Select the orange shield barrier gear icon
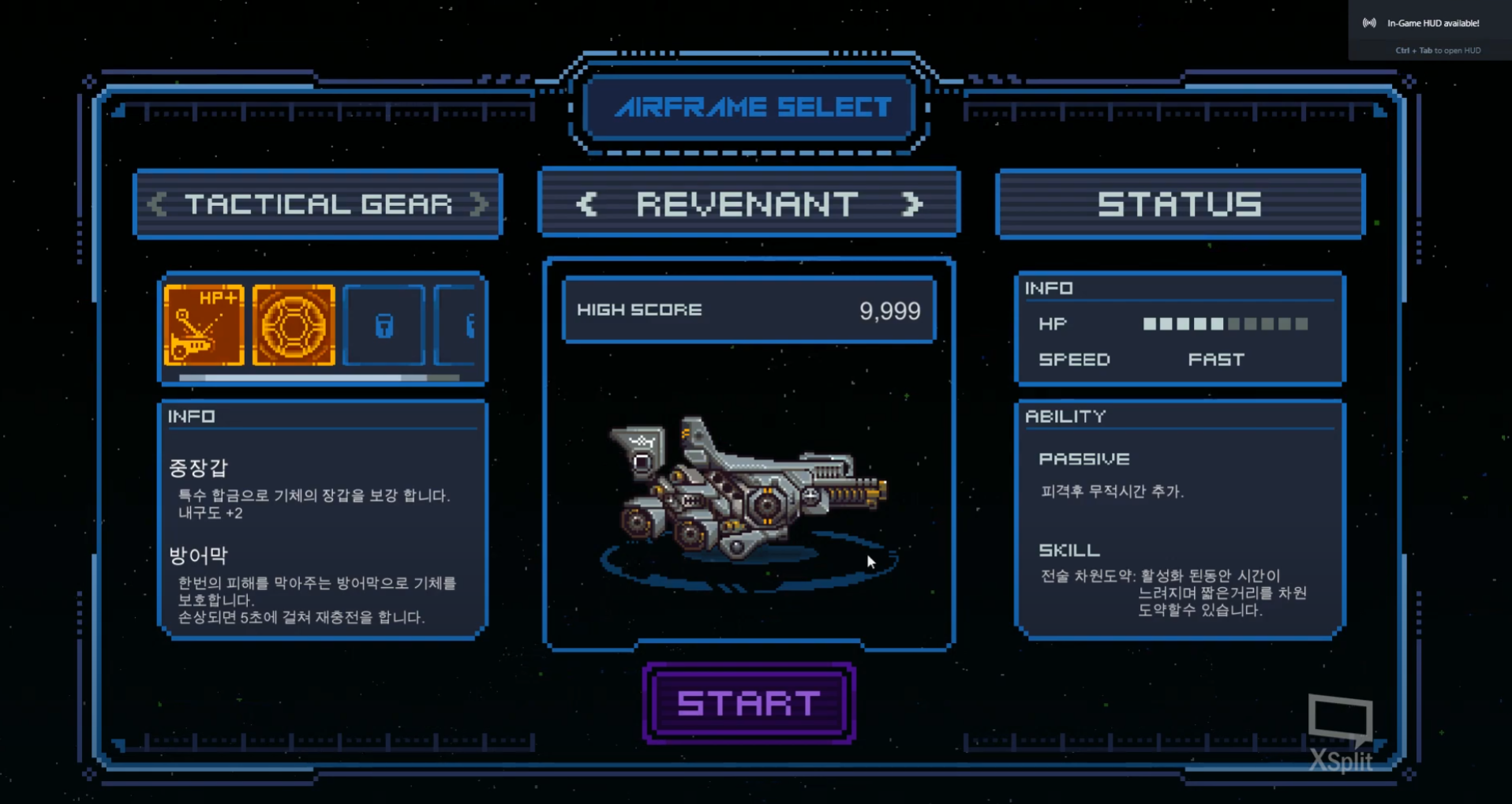Viewport: 1512px width, 804px height. coord(294,326)
